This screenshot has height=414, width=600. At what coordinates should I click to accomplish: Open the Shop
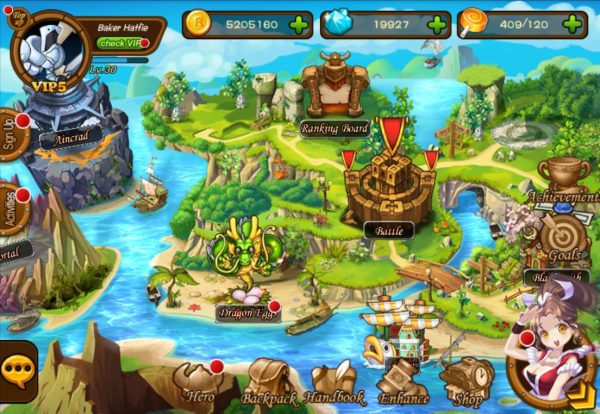pos(468,383)
